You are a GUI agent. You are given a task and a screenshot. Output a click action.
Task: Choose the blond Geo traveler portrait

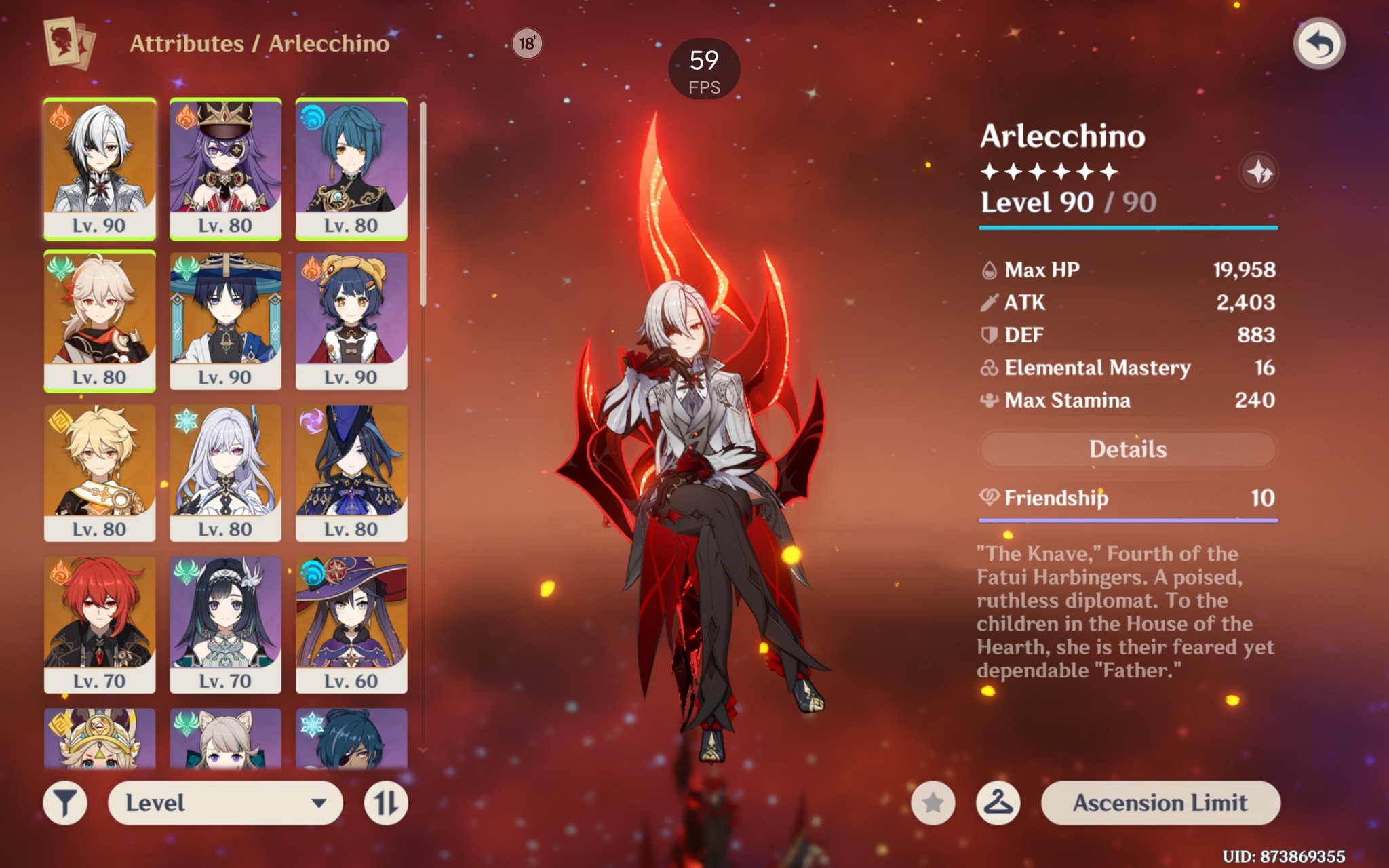click(x=100, y=472)
